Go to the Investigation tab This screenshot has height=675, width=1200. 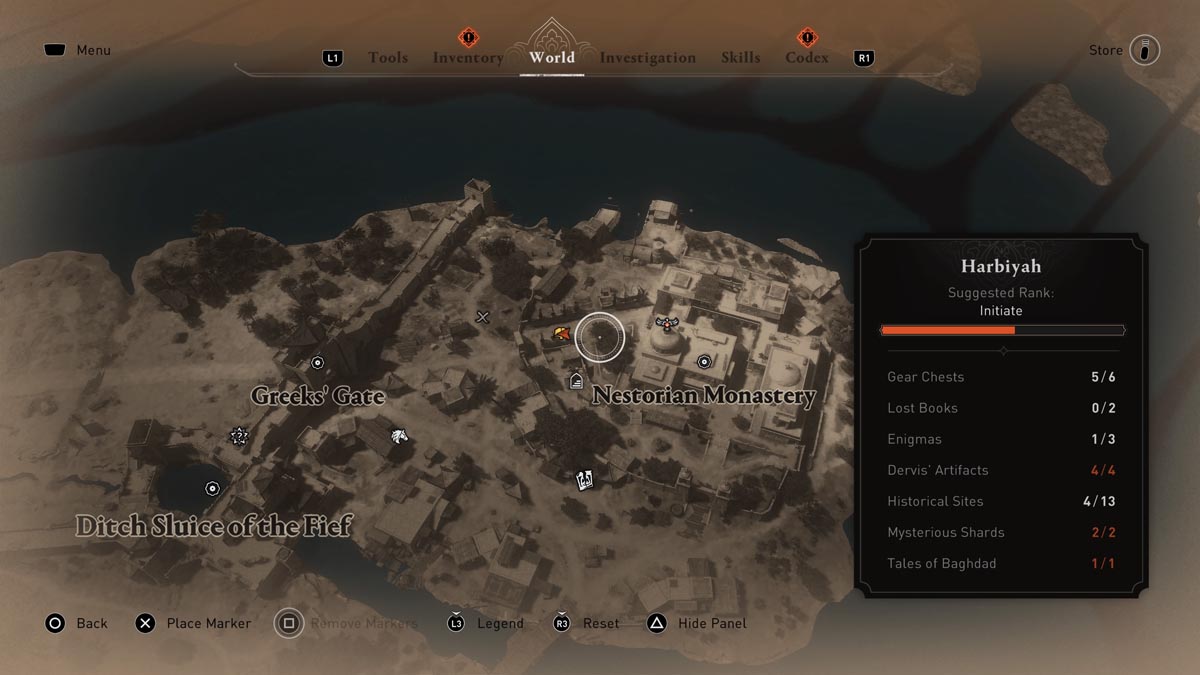point(647,58)
